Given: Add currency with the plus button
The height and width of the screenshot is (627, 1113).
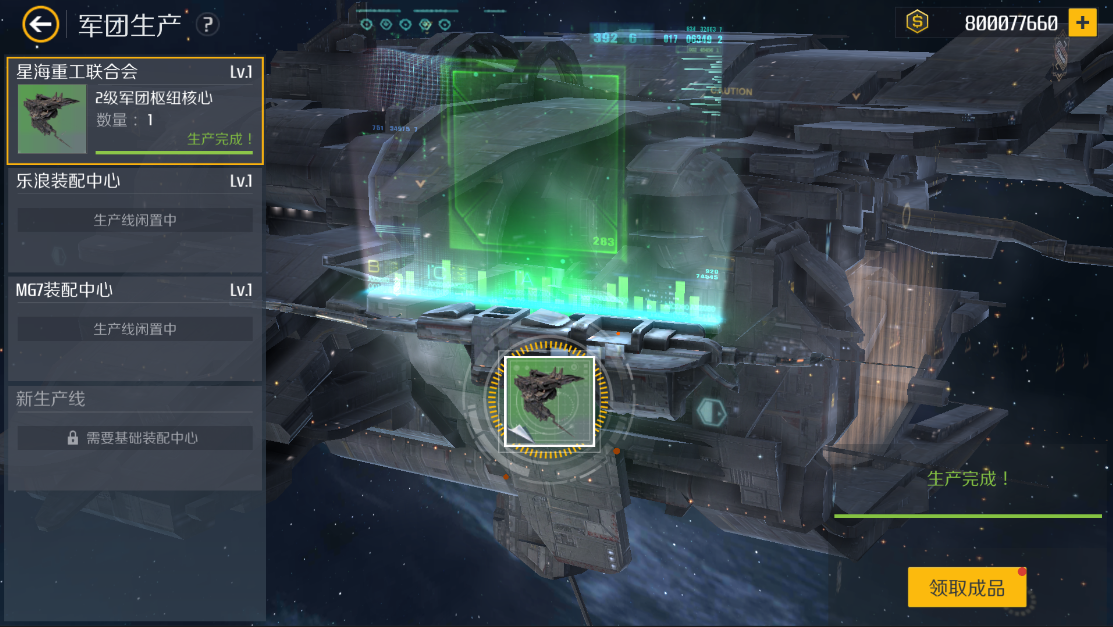Looking at the screenshot, I should [x=1082, y=22].
